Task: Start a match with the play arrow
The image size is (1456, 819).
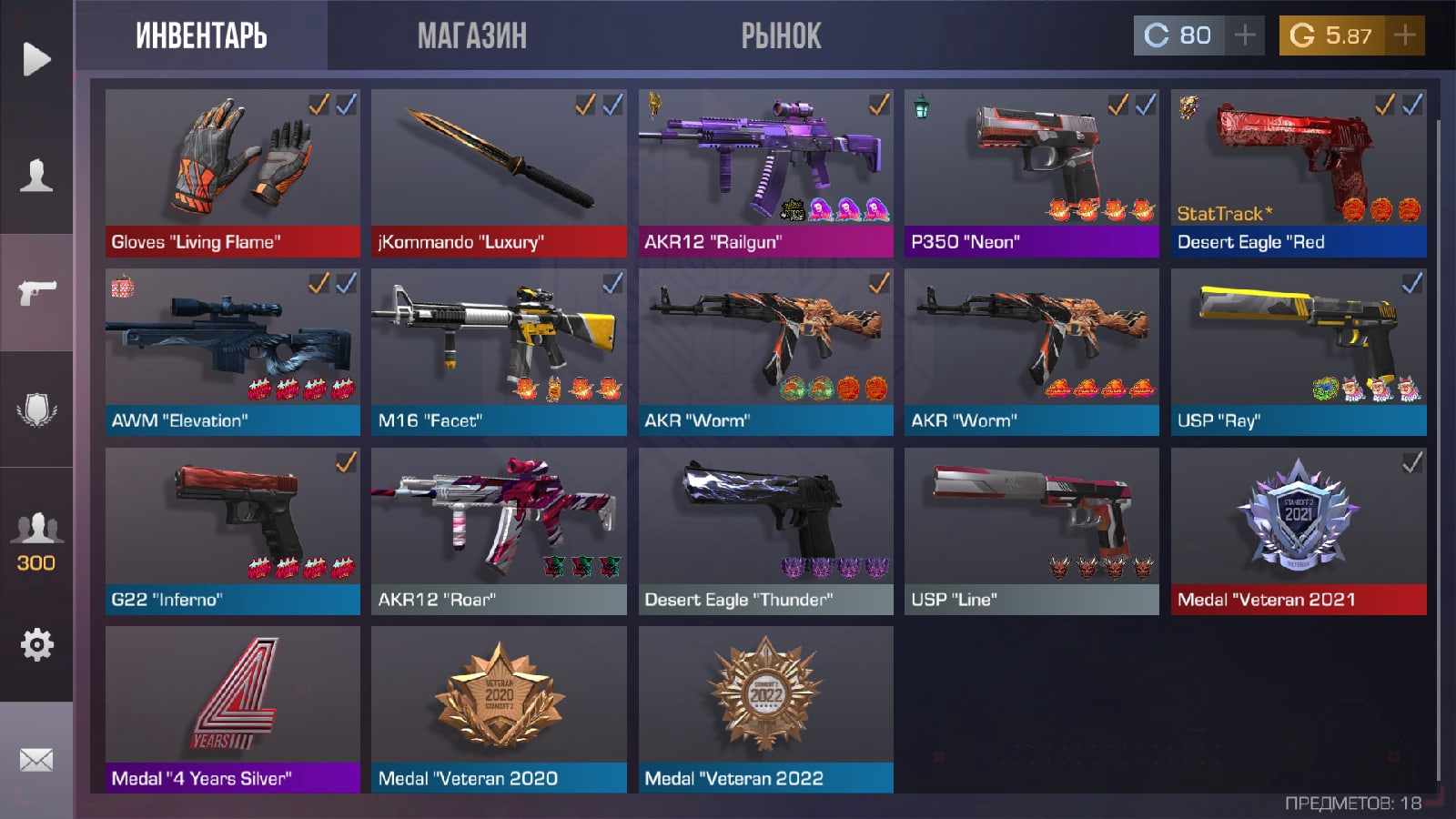Action: click(36, 59)
